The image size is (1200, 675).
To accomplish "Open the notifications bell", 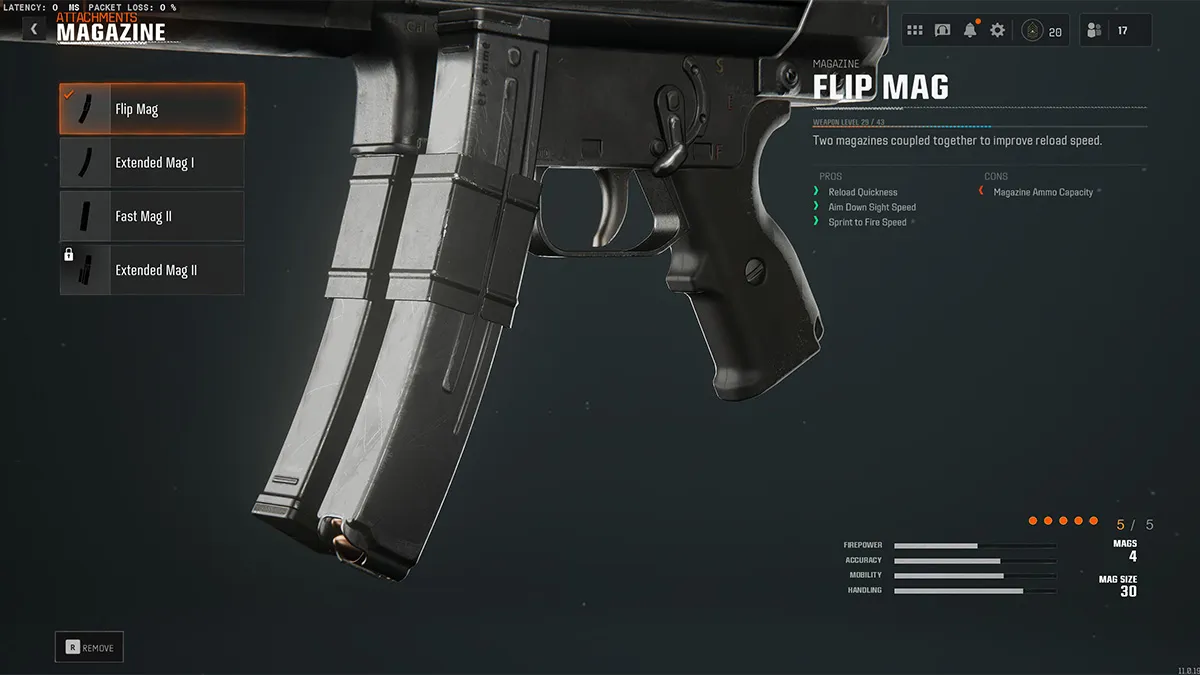I will click(970, 31).
